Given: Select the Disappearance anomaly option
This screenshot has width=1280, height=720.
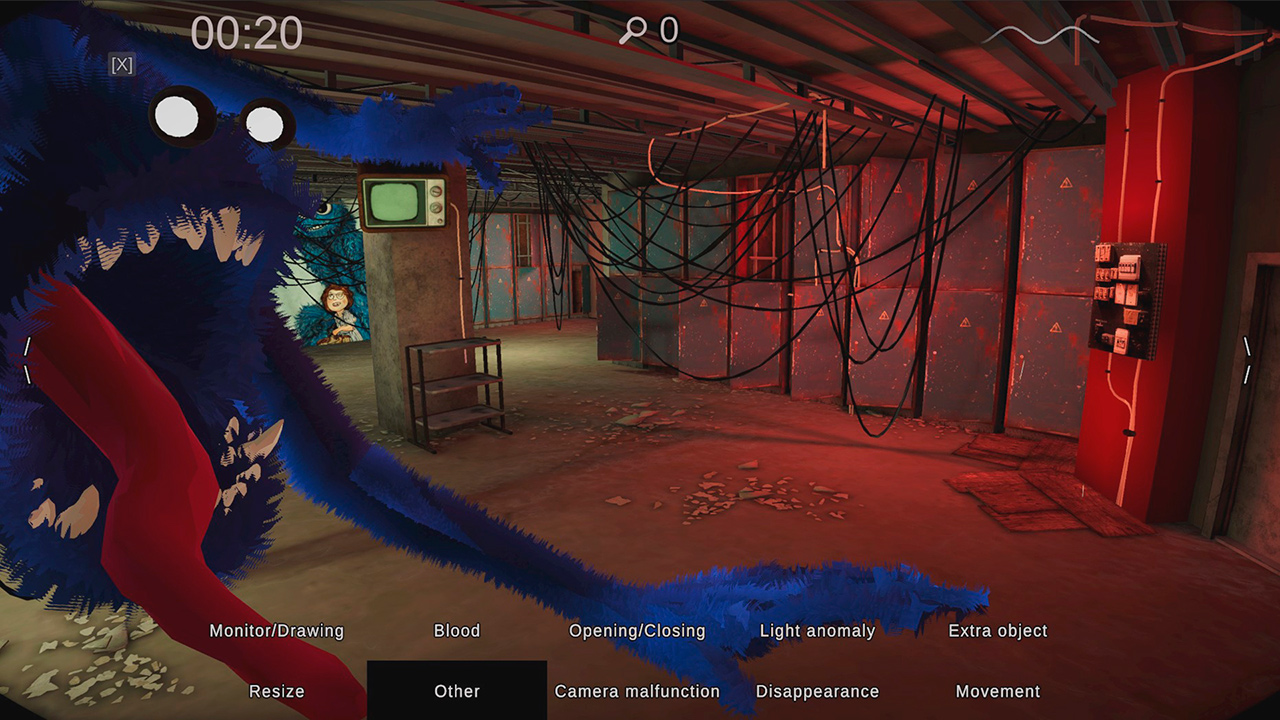Looking at the screenshot, I should tap(818, 690).
